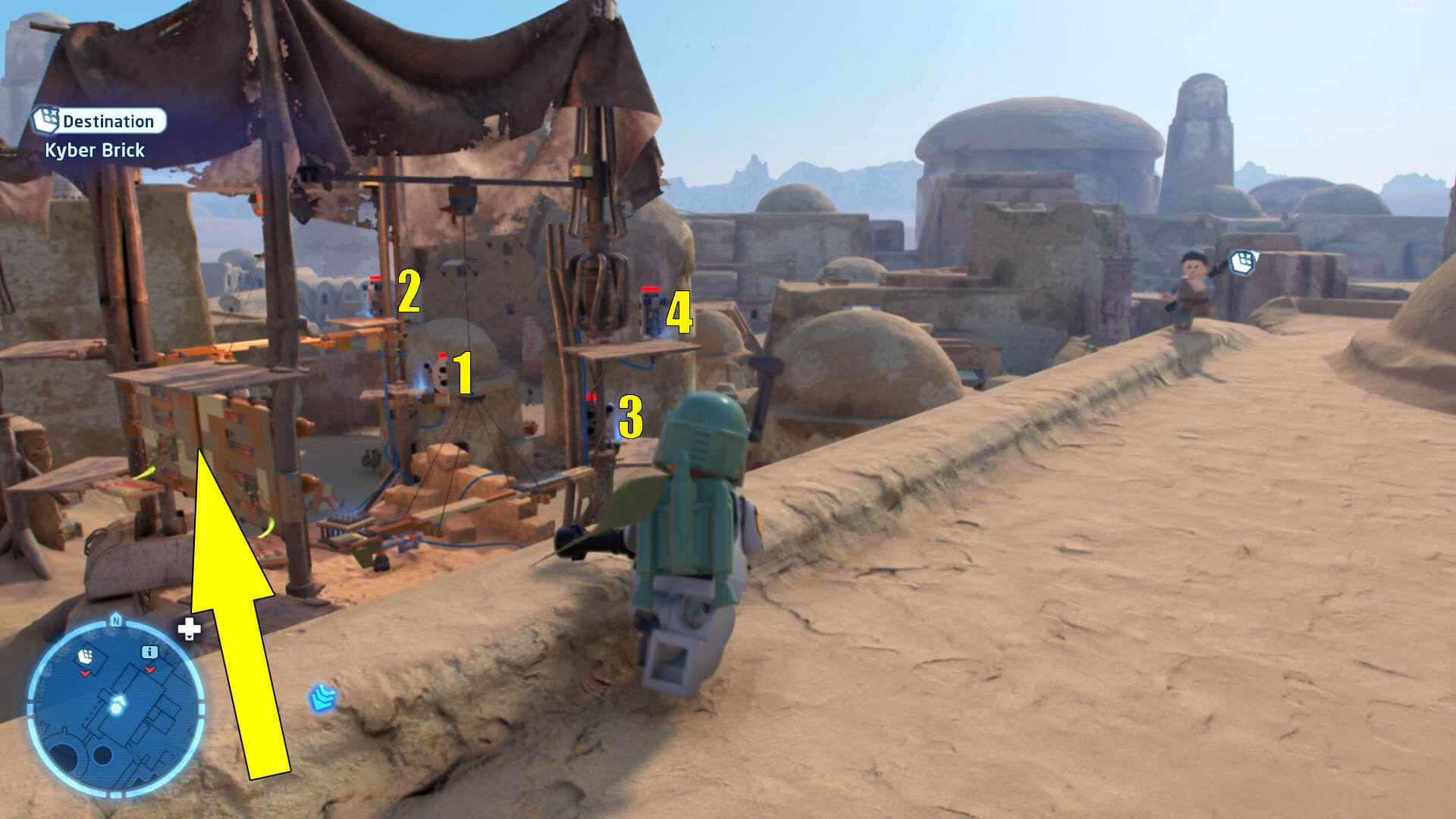Select the Destination banner label

[110, 120]
